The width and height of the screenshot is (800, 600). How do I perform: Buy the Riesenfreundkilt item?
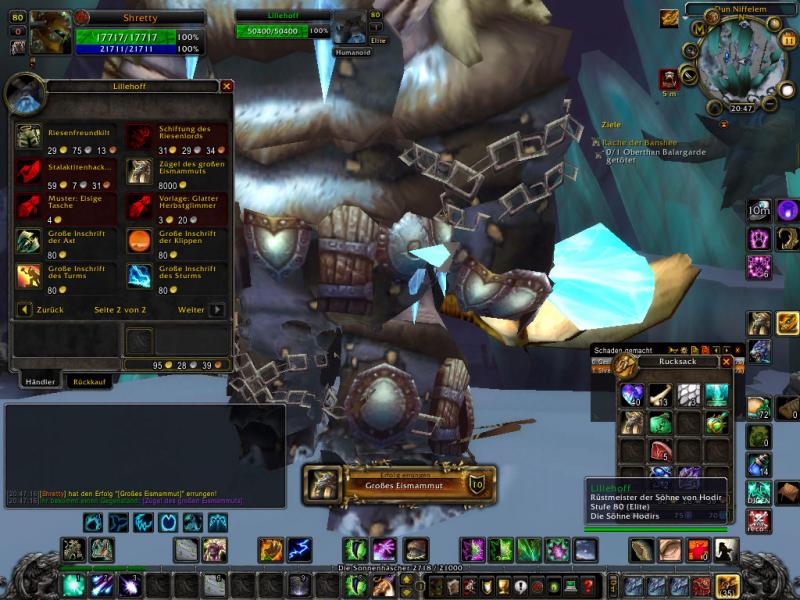coord(29,135)
